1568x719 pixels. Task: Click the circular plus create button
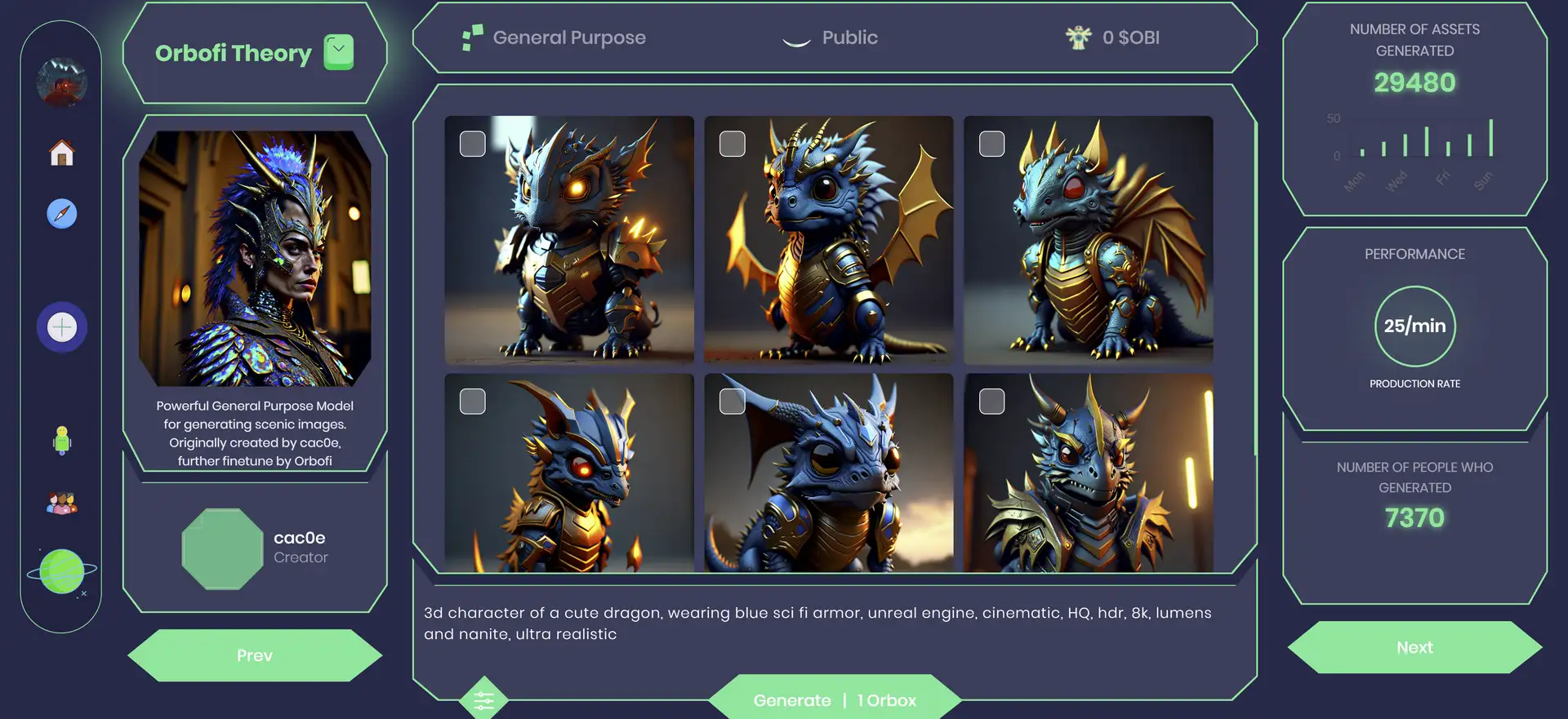[x=62, y=327]
